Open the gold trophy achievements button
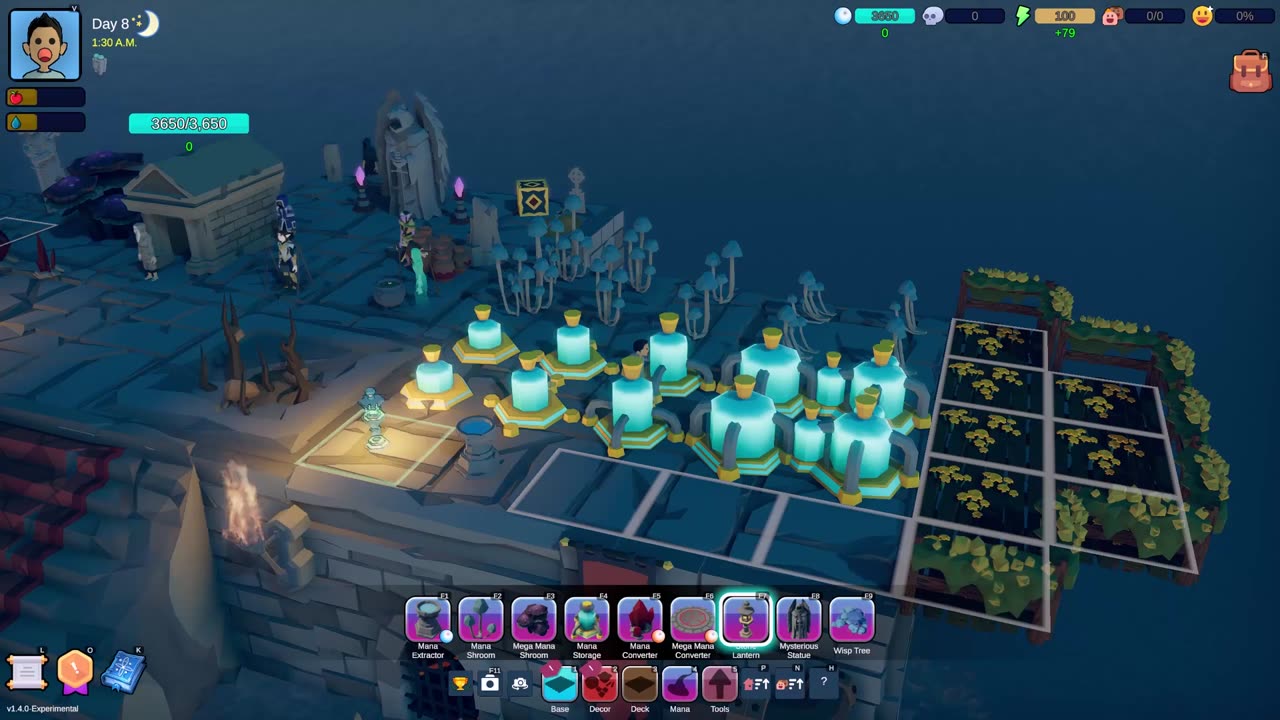Screen dimensions: 1280x720 pos(460,684)
